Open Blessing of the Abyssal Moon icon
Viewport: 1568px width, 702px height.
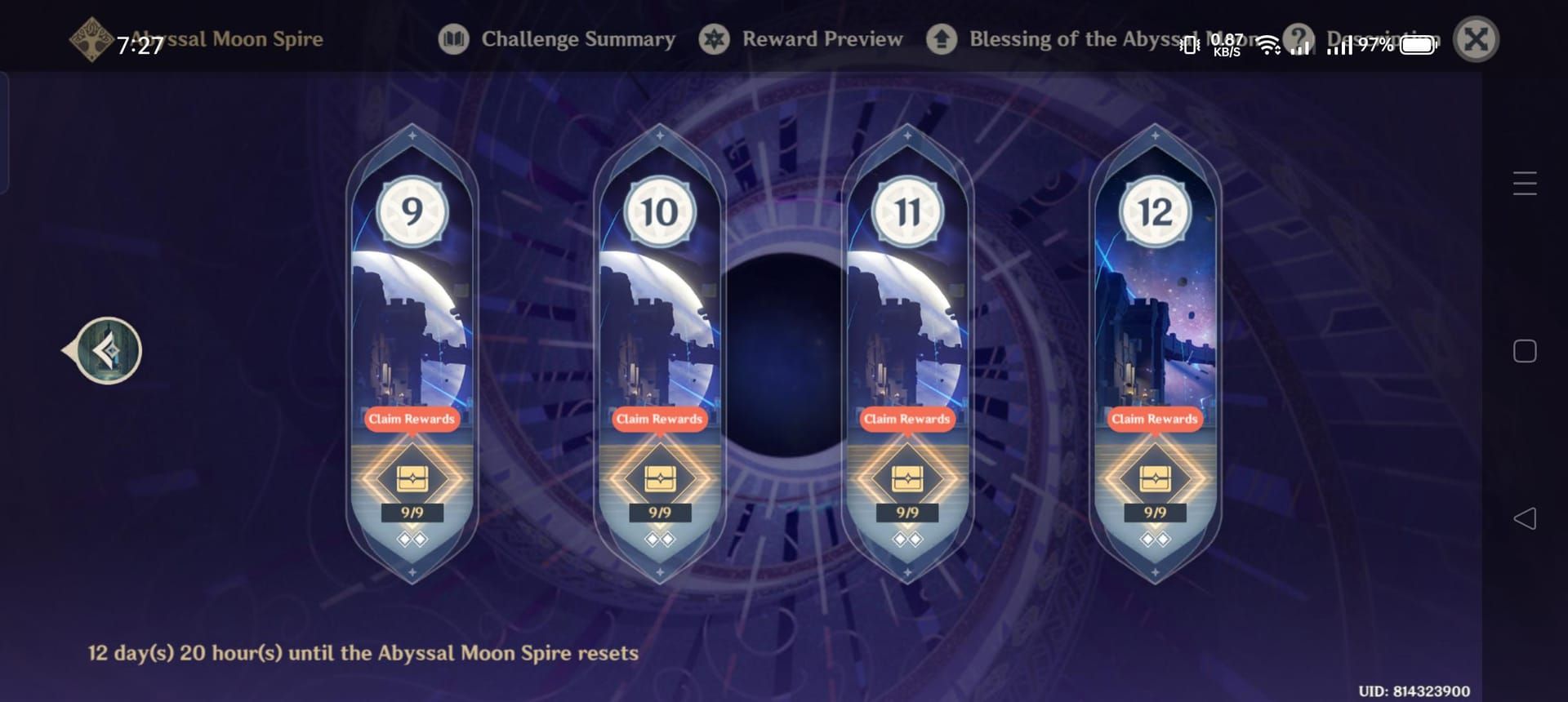pos(941,38)
